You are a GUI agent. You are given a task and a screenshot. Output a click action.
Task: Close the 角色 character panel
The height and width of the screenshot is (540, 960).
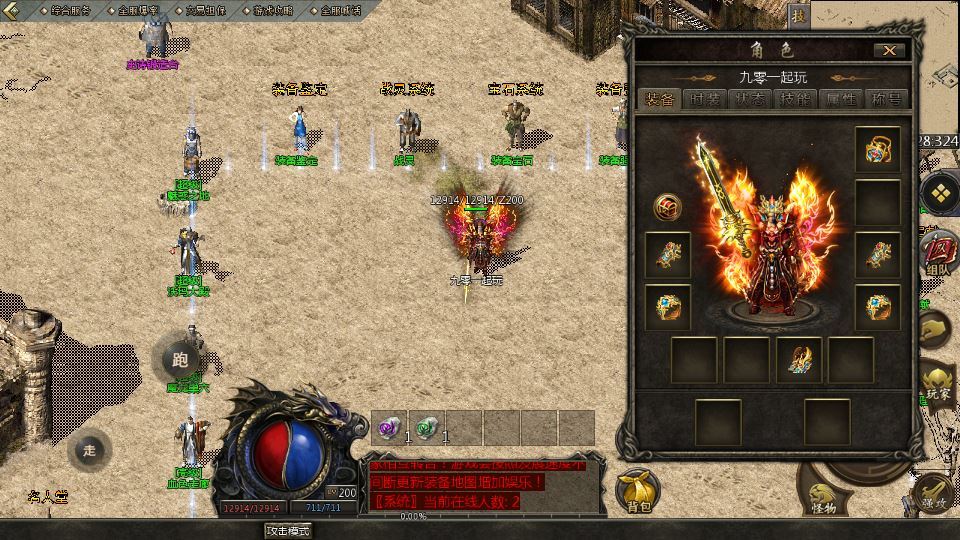[888, 50]
